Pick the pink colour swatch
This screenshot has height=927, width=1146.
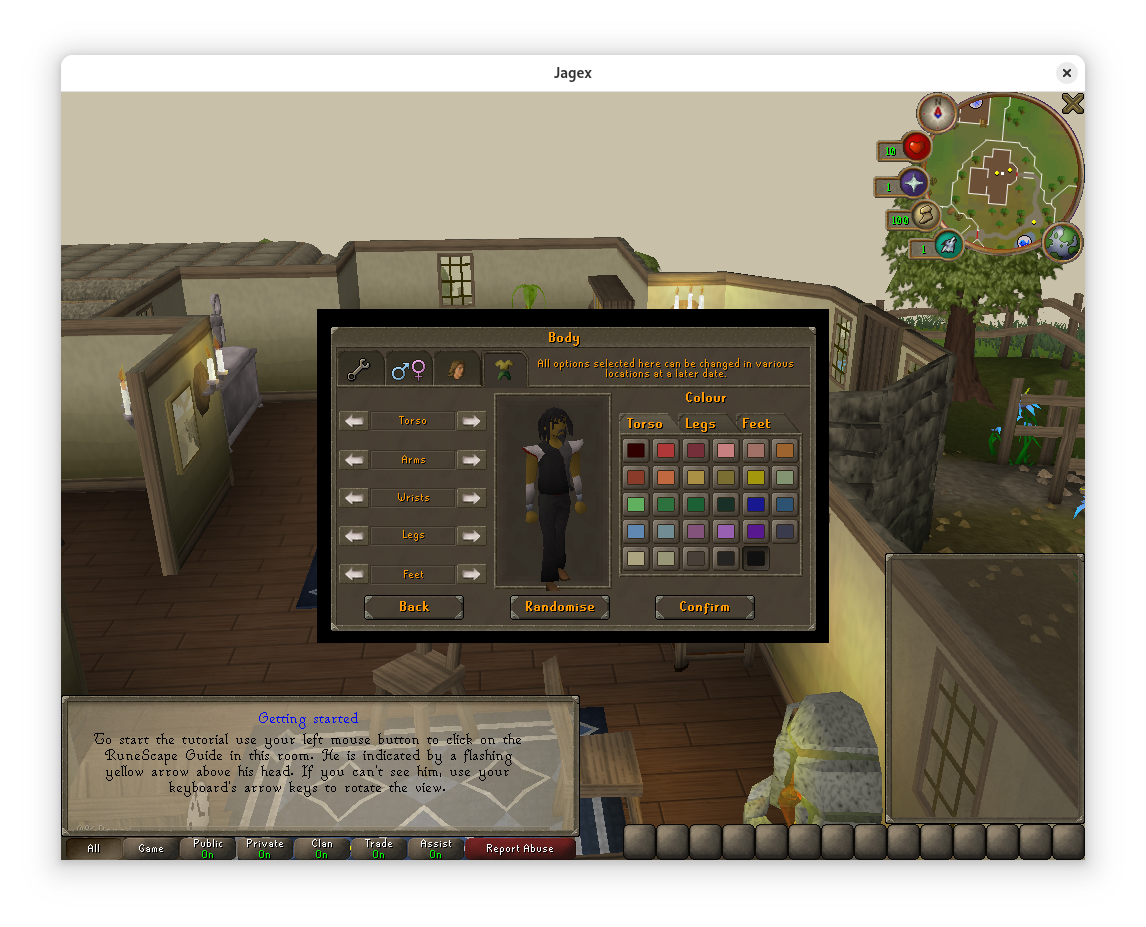725,450
